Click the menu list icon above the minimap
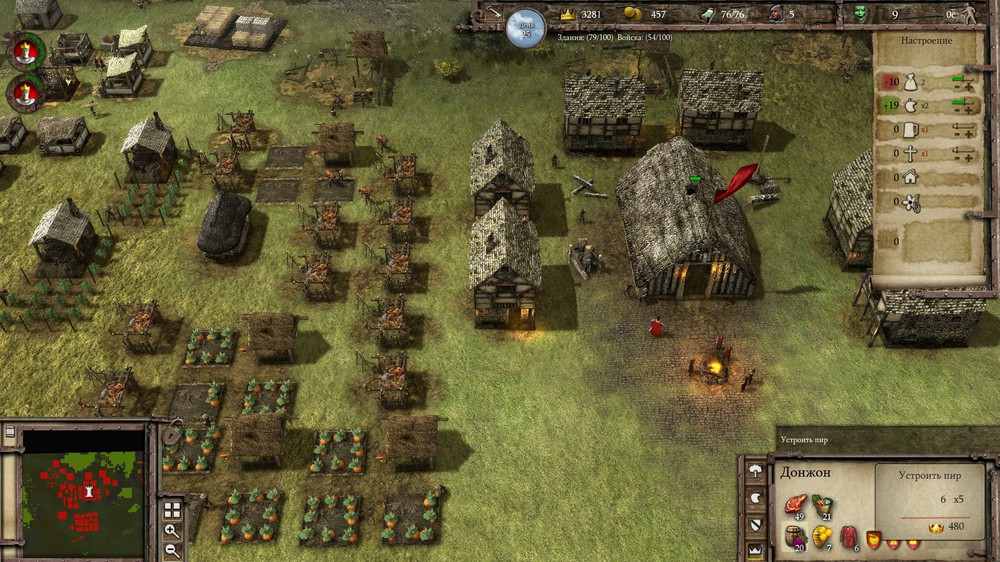This screenshot has height=562, width=1000. click(9, 433)
